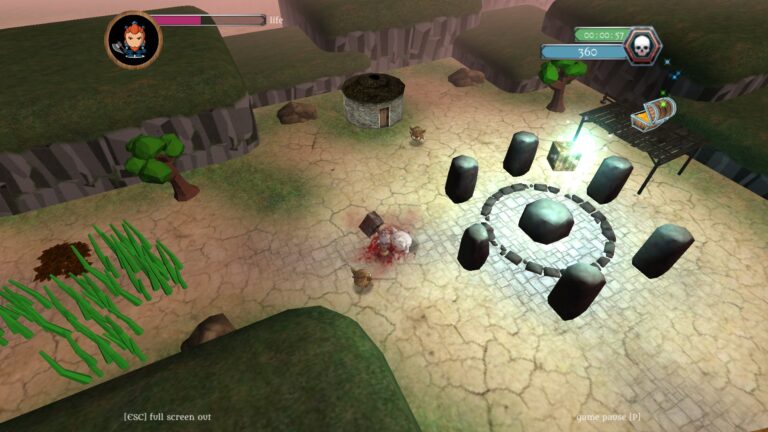768x432 pixels.
Task: Select the skull emblem icon
Action: tap(642, 46)
